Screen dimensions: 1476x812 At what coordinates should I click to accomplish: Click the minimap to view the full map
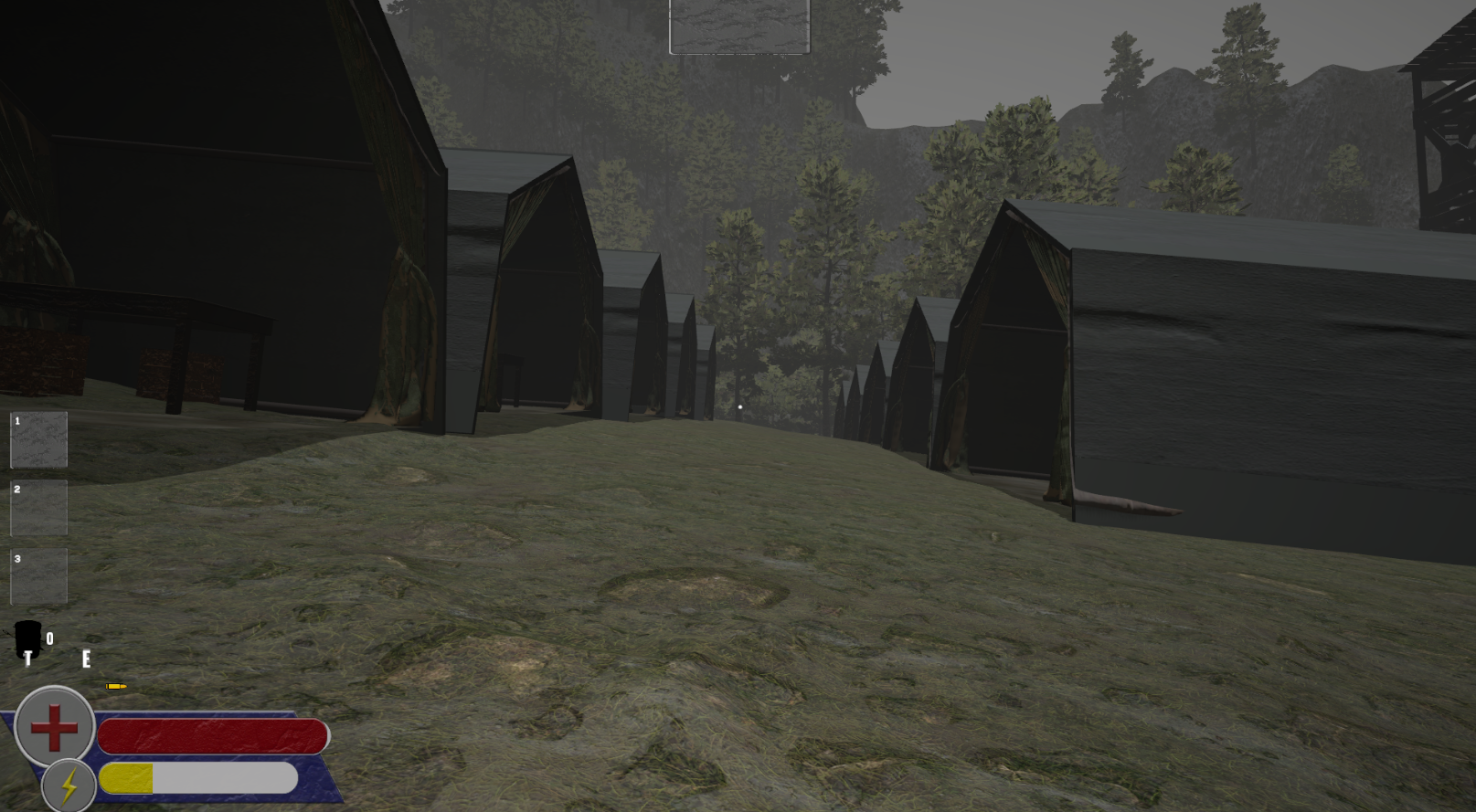[x=739, y=27]
